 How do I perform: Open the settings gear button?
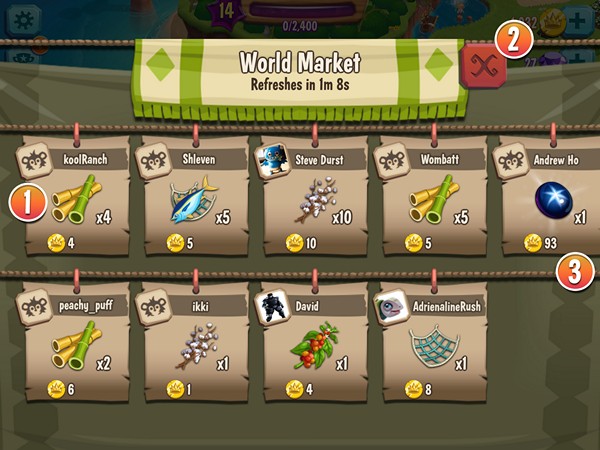coord(22,20)
